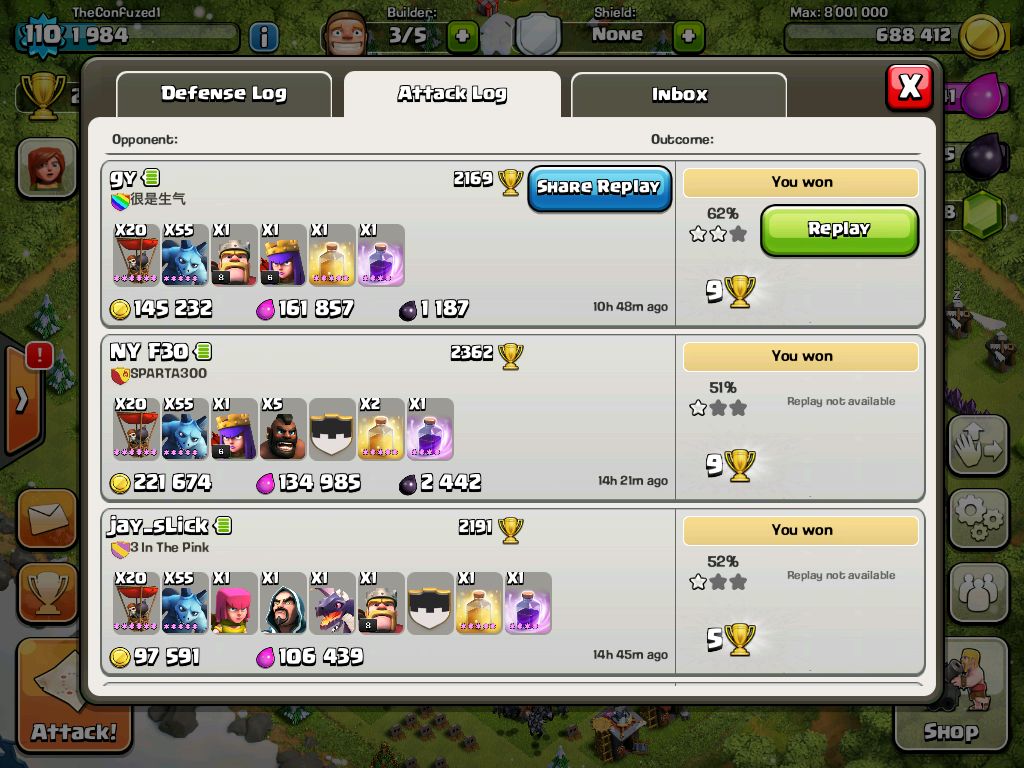This screenshot has height=768, width=1024.
Task: Open the layout editor hand button
Action: pyautogui.click(x=977, y=445)
